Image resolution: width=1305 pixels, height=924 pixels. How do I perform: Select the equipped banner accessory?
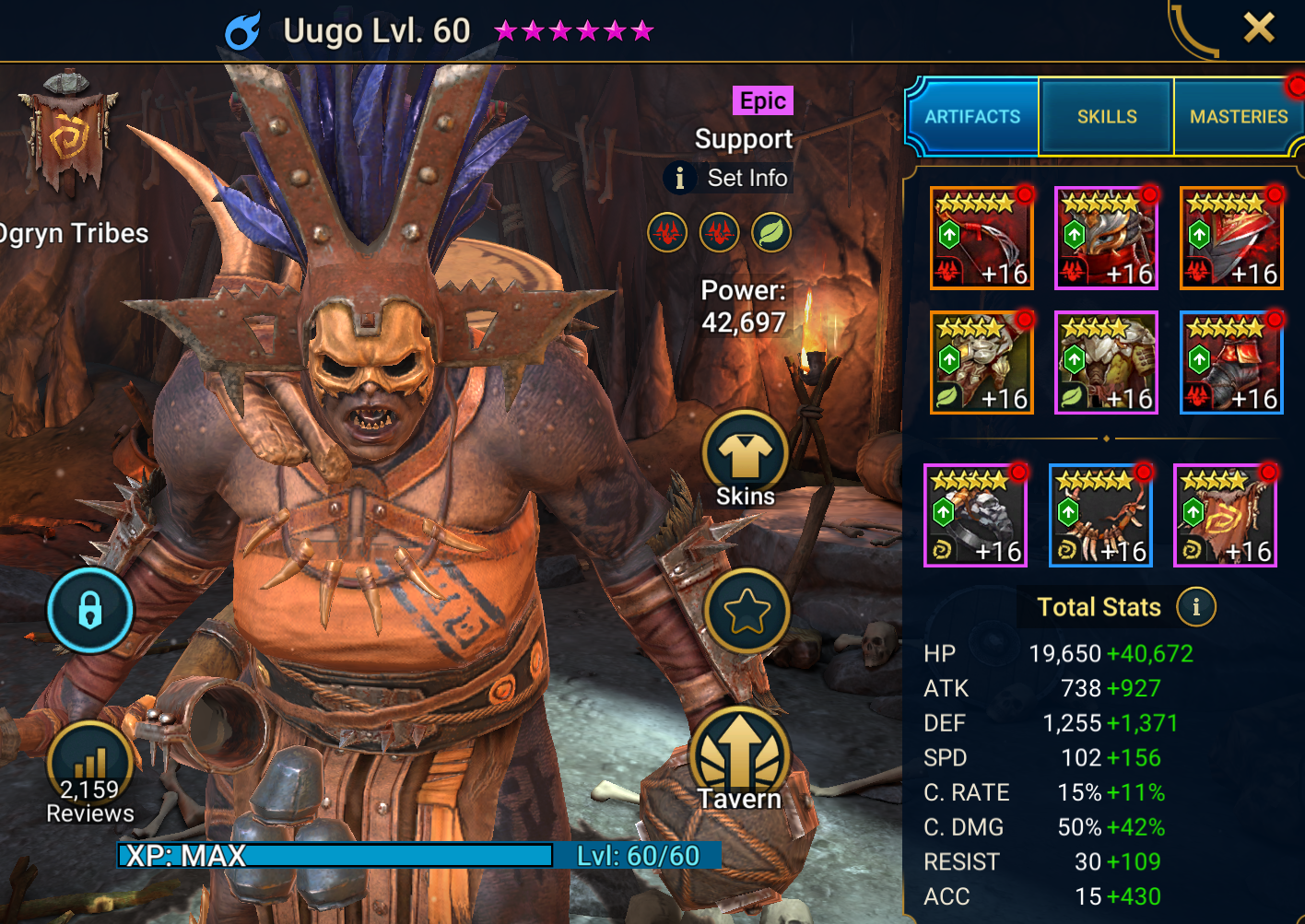pos(1225,515)
